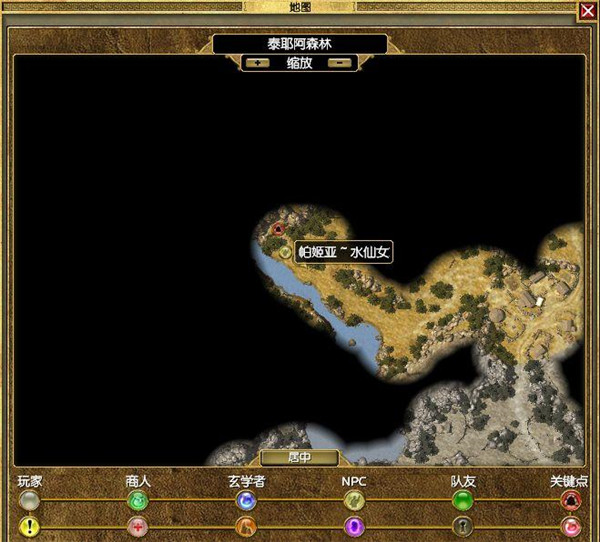
Task: Click the pink legend icon under 关键点
Action: pyautogui.click(x=571, y=526)
